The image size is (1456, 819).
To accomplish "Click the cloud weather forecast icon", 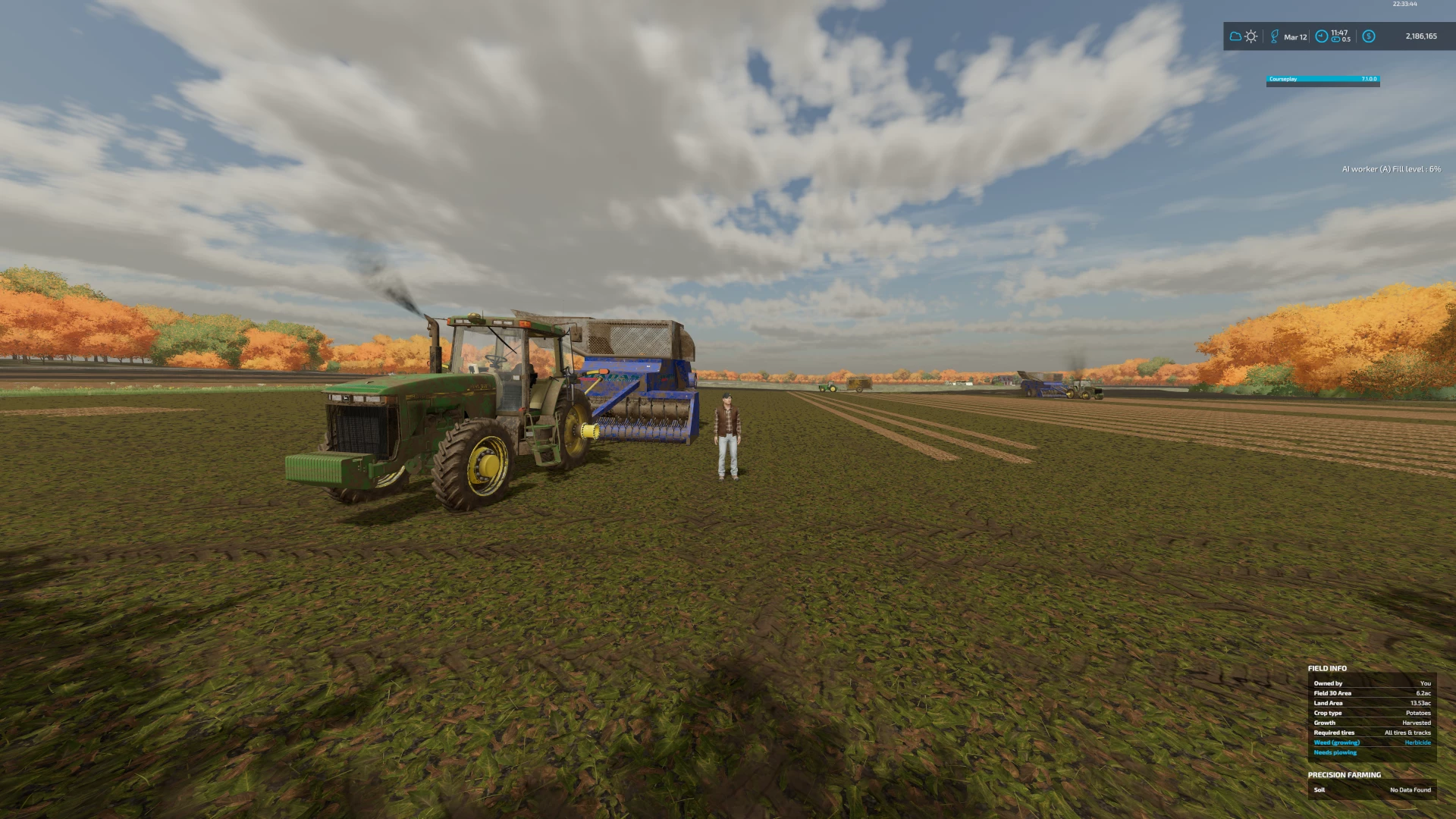I will click(1235, 36).
